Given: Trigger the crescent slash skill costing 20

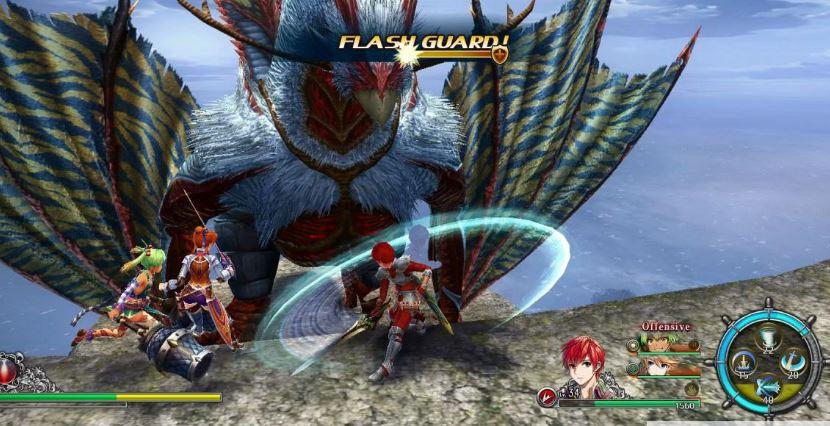Looking at the screenshot, I should tap(793, 363).
